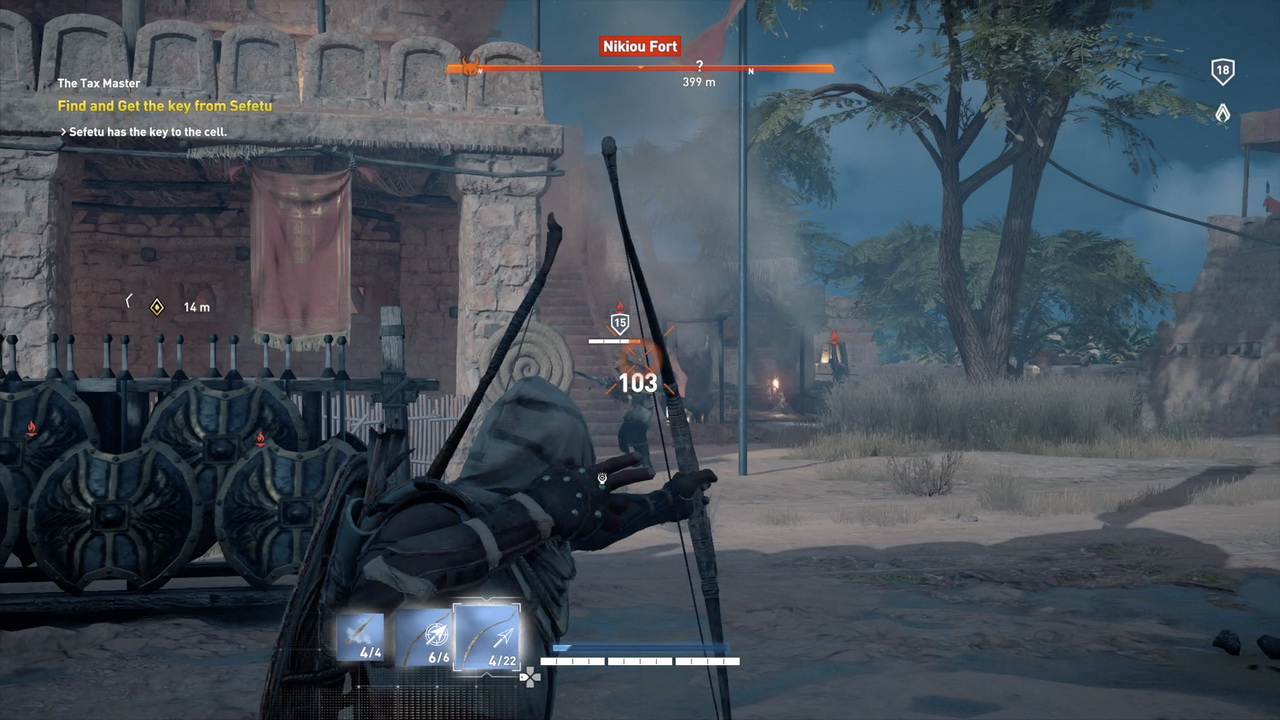Screen dimensions: 1280x720
Task: Click the ability point arrow icon
Action: point(1222,114)
